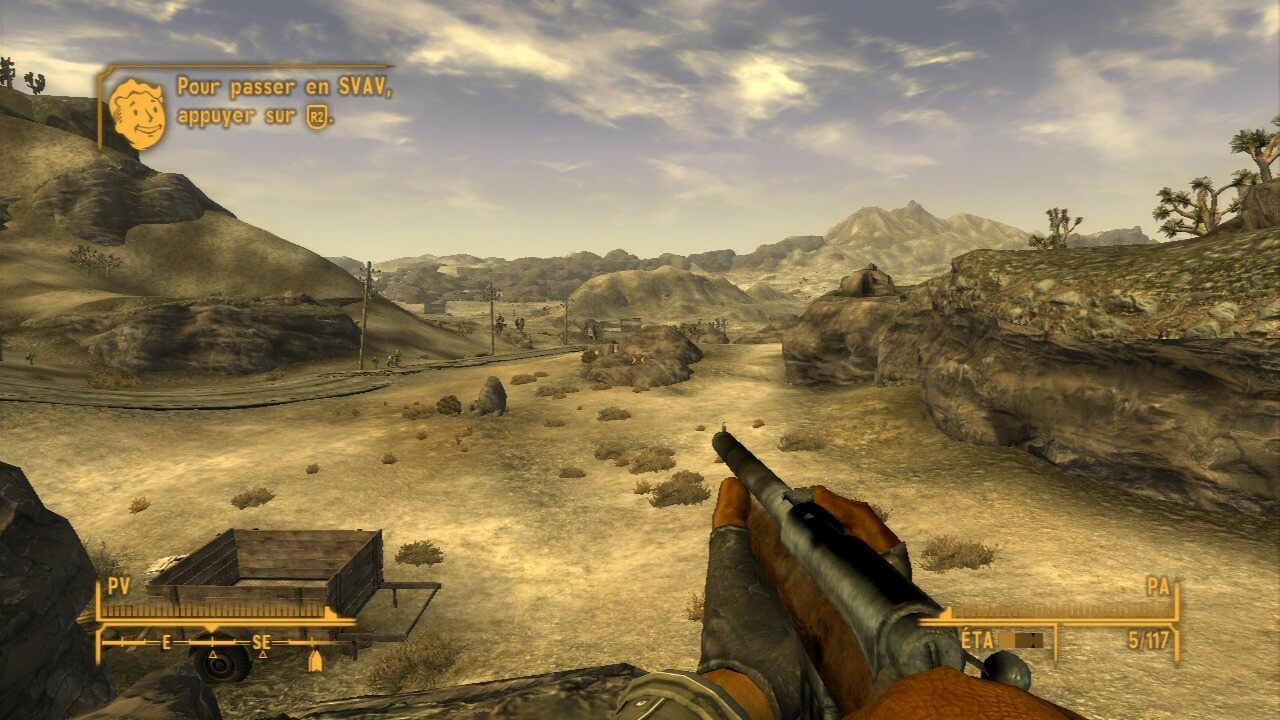
Task: Click the quest arrow marker on the compass
Action: pos(316,661)
